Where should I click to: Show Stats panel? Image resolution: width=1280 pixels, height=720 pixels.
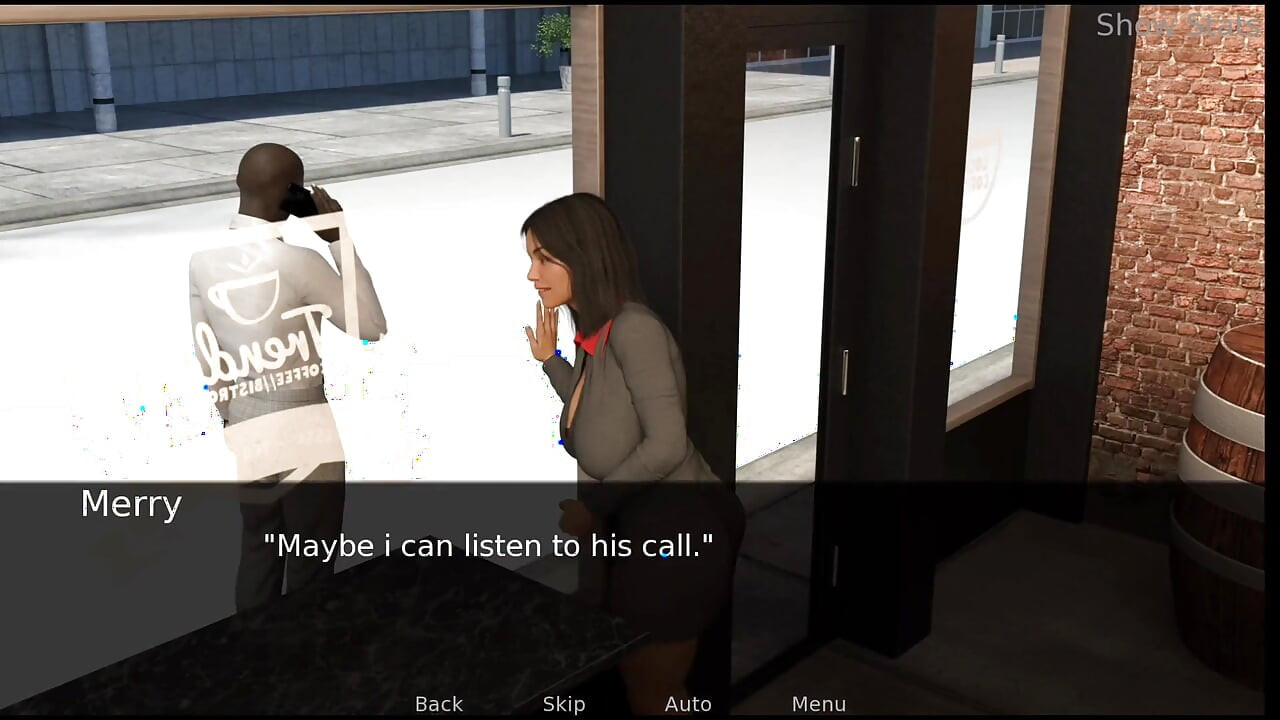(1177, 25)
